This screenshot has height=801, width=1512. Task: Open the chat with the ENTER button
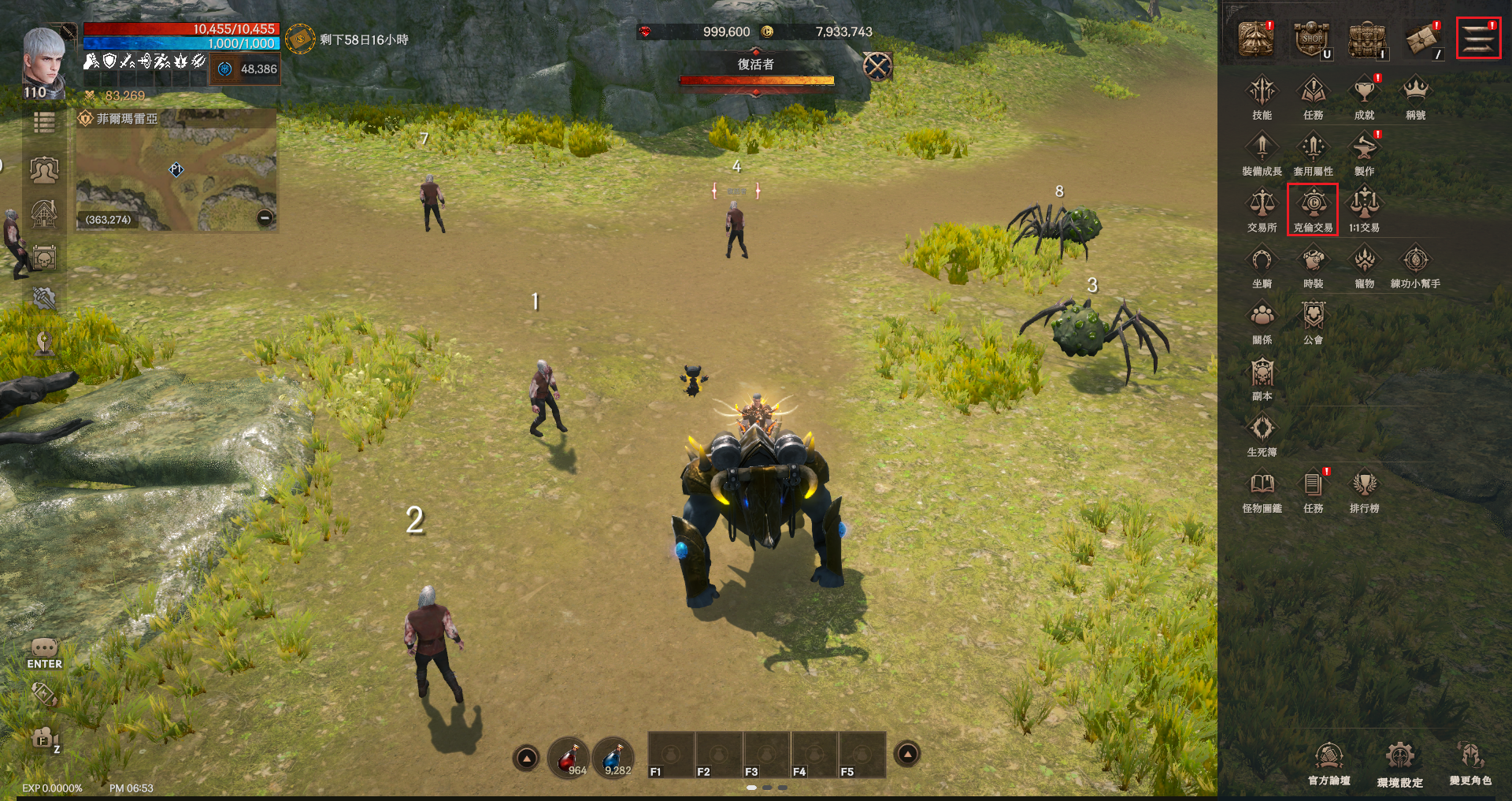tap(44, 654)
